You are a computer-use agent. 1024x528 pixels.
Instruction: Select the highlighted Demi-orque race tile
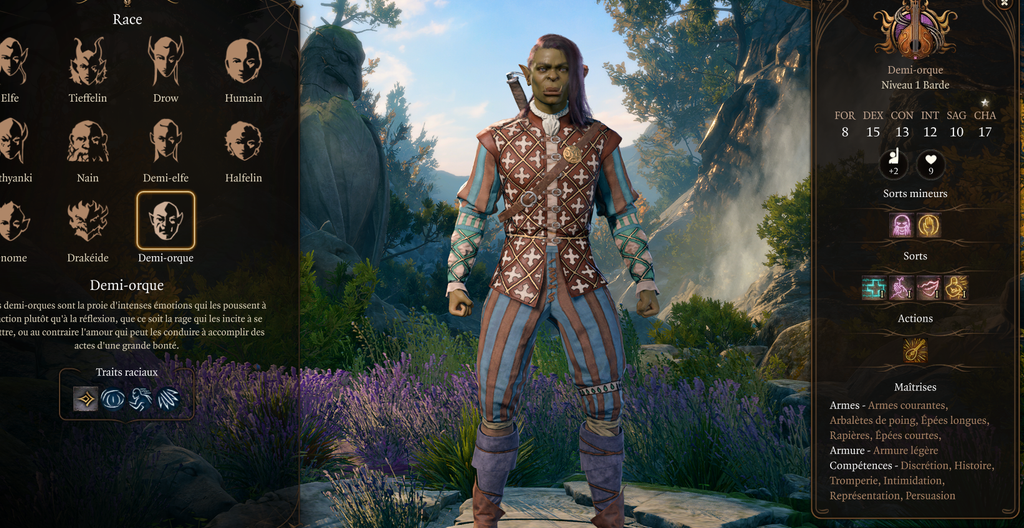[x=166, y=221]
